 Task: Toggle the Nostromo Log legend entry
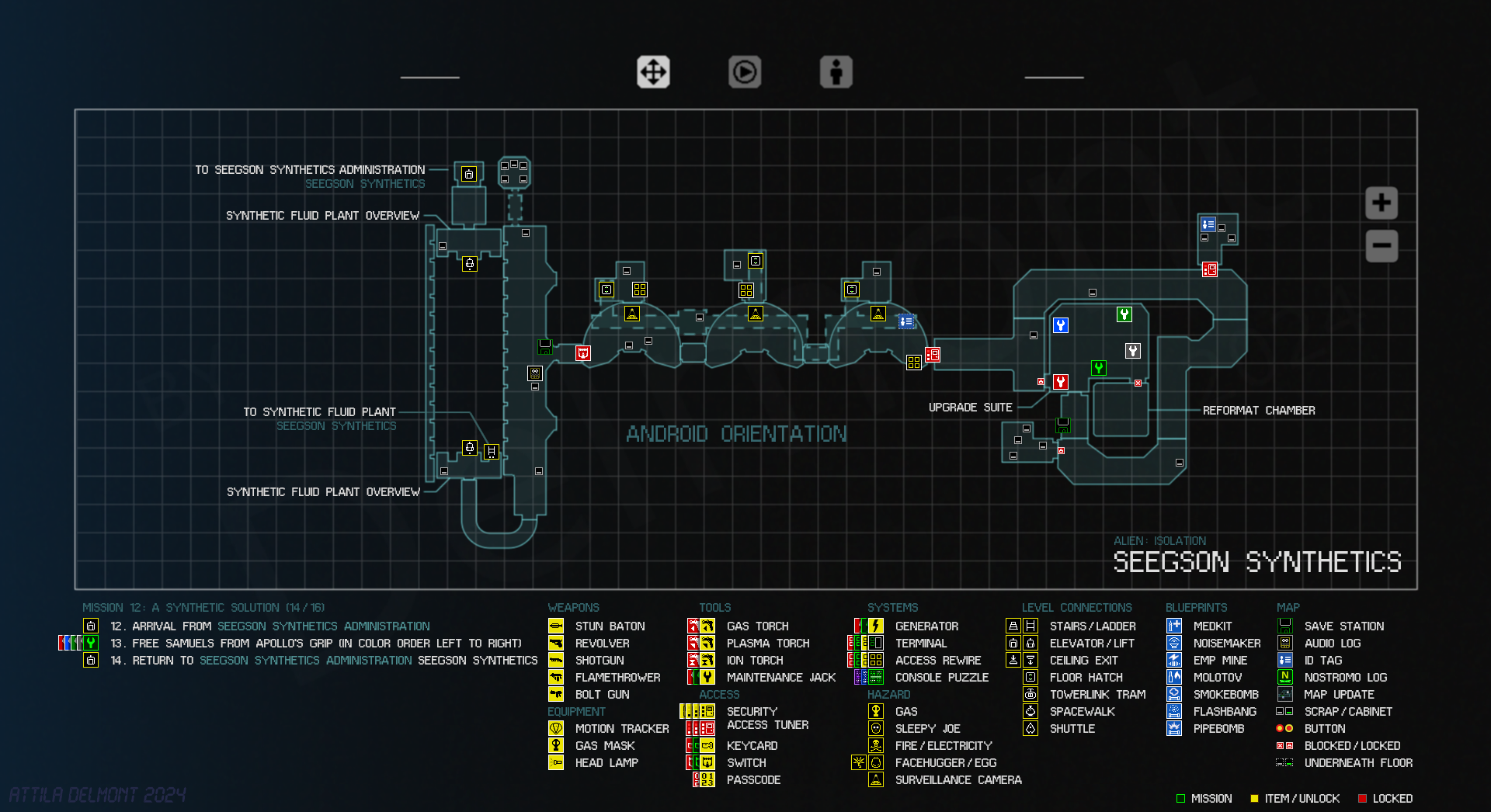1345,678
